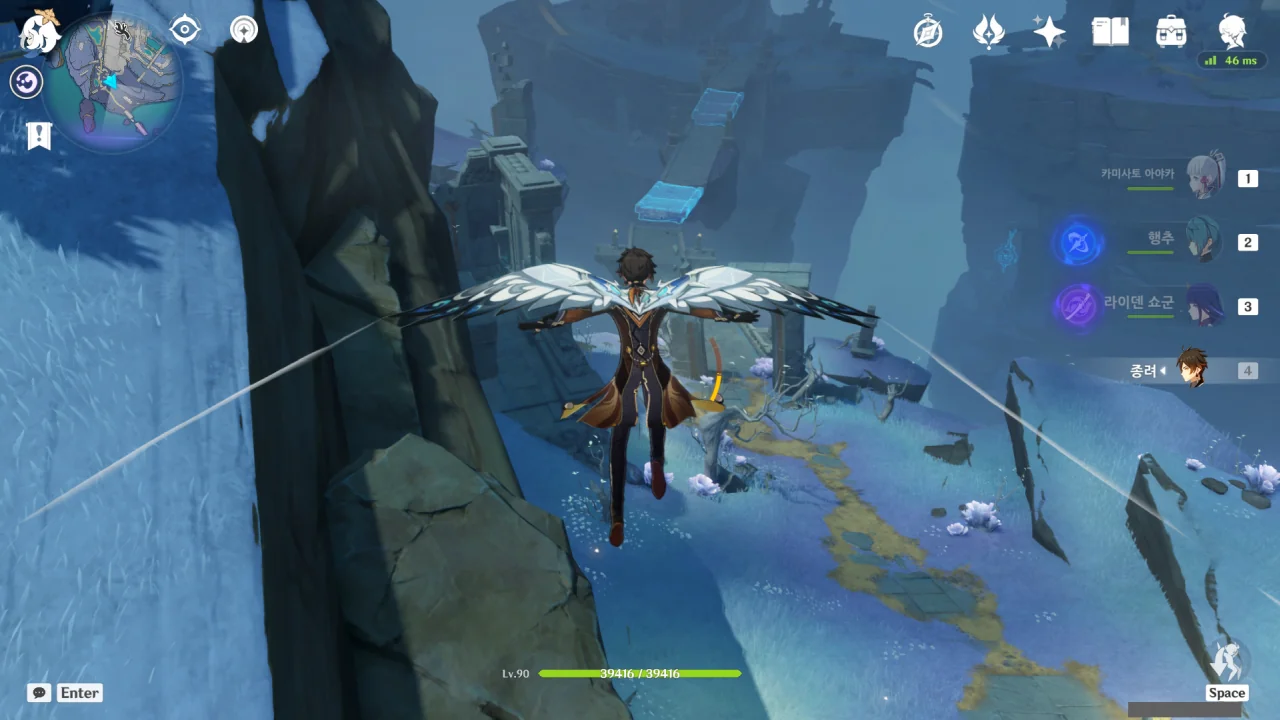Viewport: 1280px width, 720px height.
Task: Click the winged emblem icon in the top bar
Action: click(988, 32)
